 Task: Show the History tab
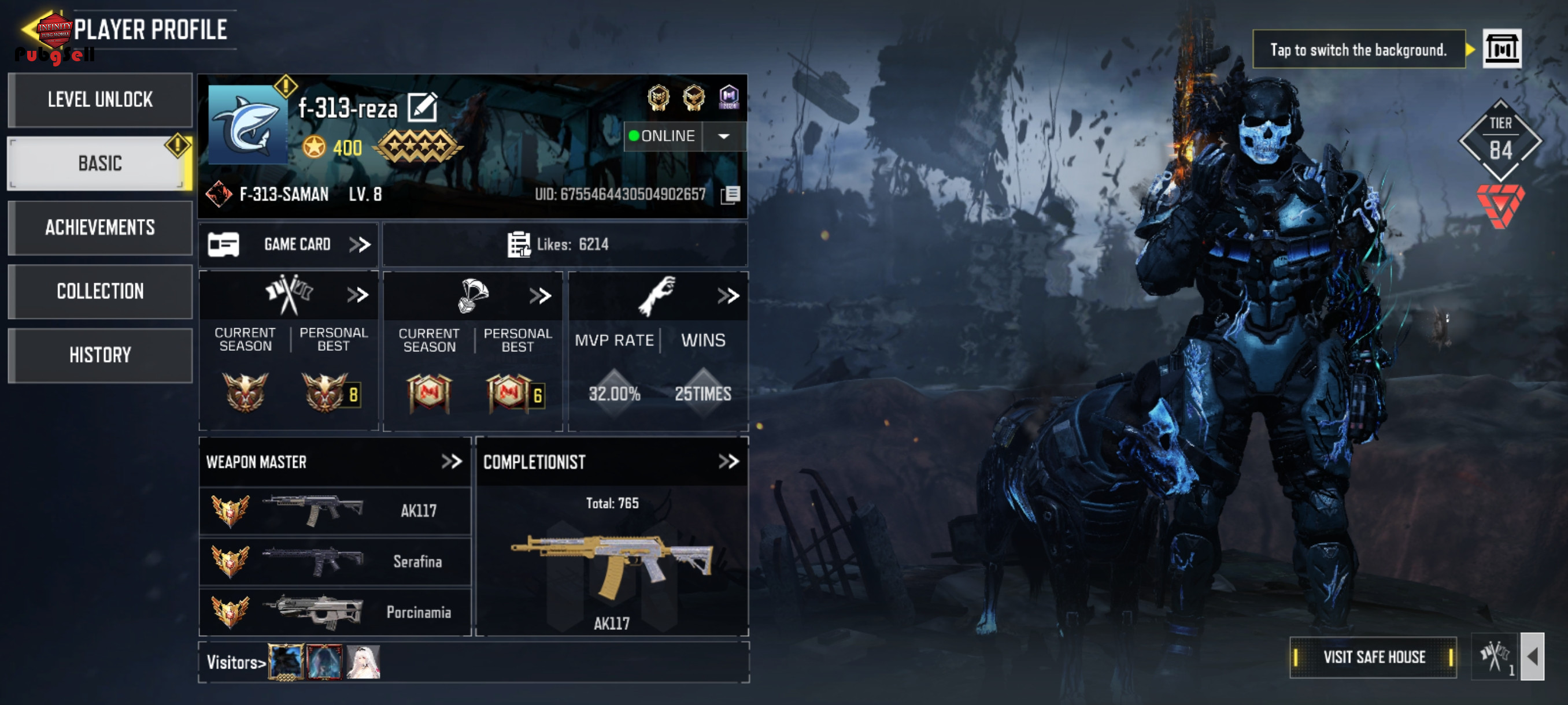[x=100, y=355]
